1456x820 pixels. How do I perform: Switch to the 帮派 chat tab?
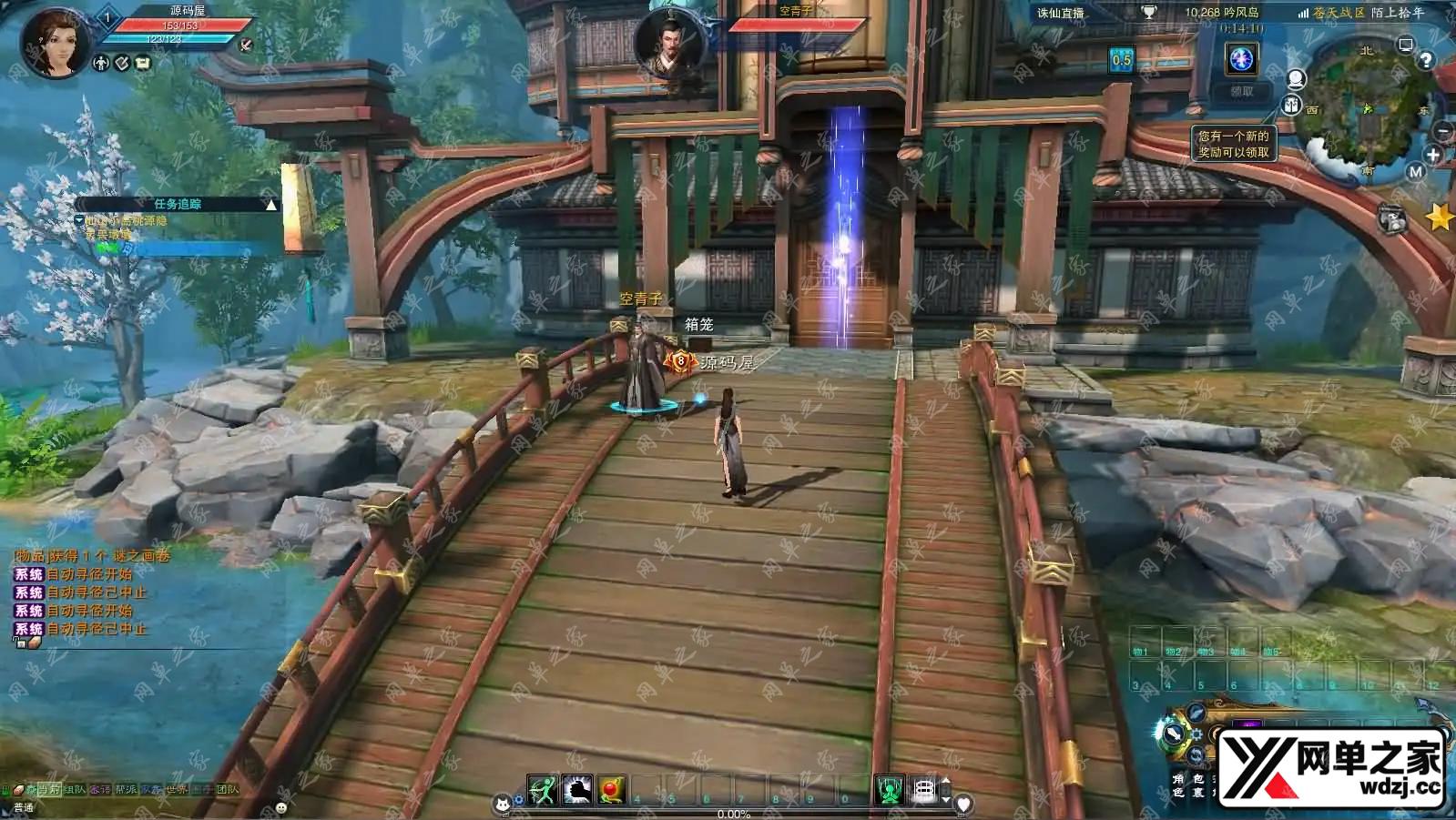coord(126,790)
